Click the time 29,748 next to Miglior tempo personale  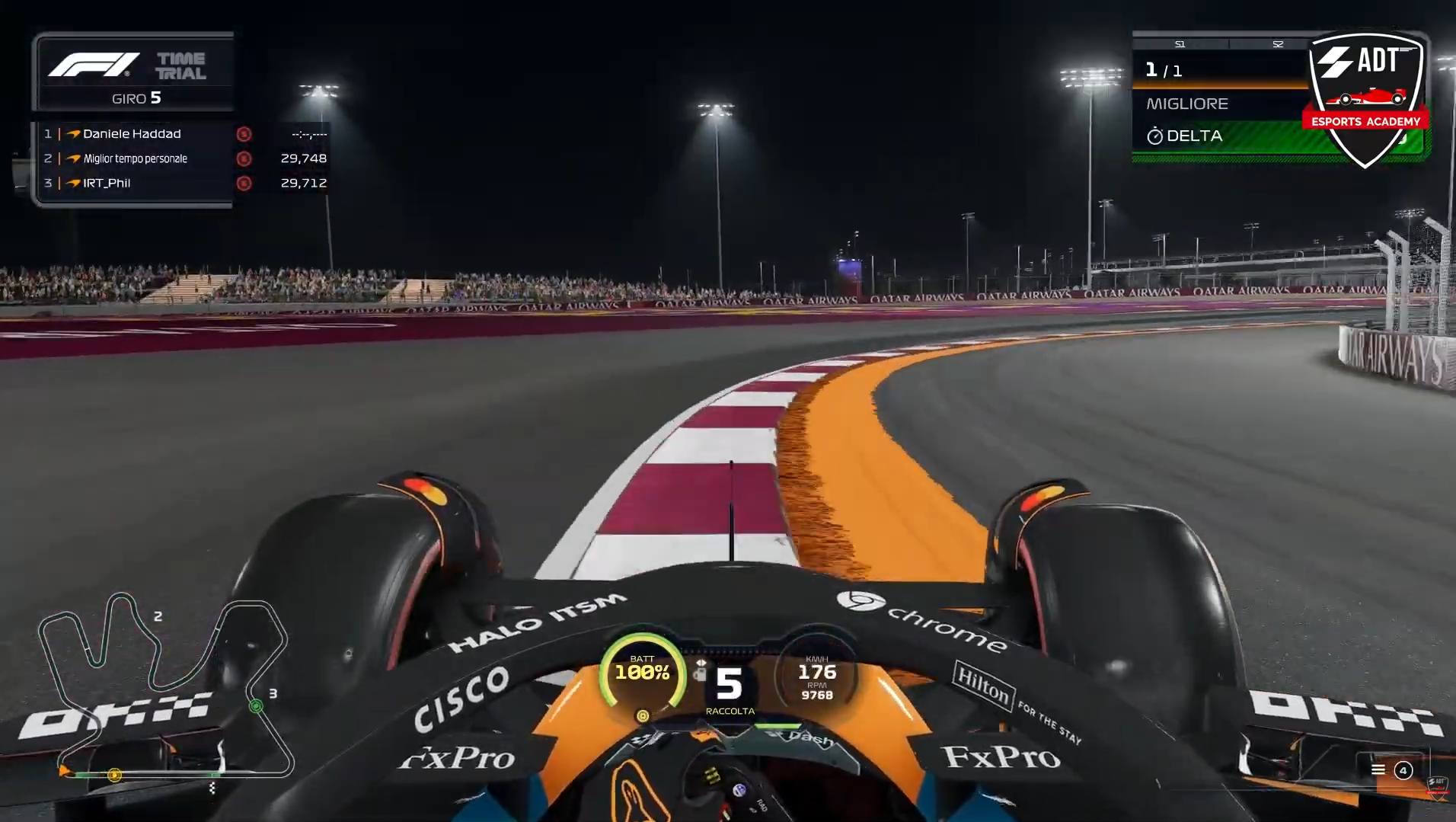(304, 158)
